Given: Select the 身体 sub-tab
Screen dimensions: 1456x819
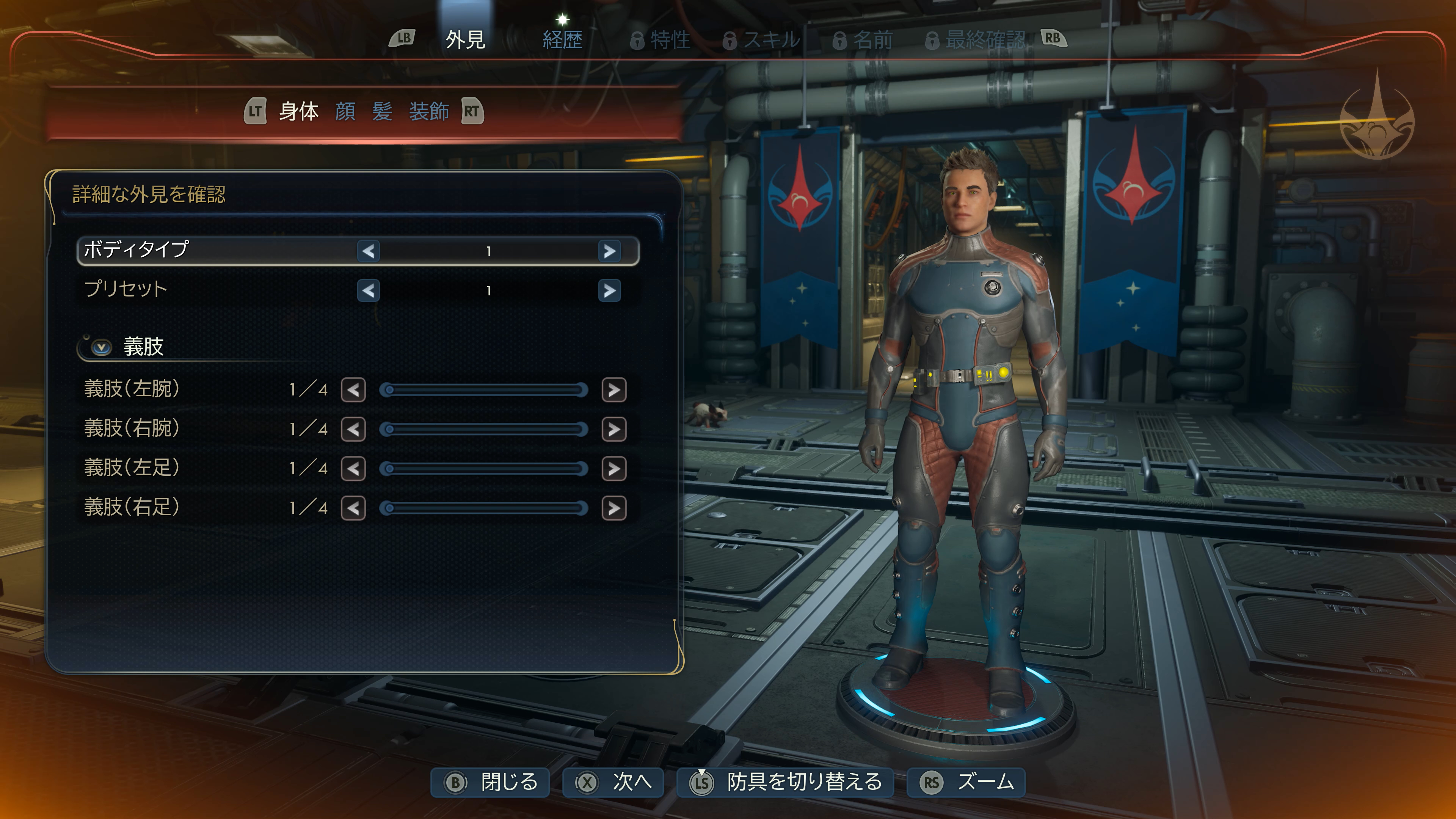Looking at the screenshot, I should (299, 111).
